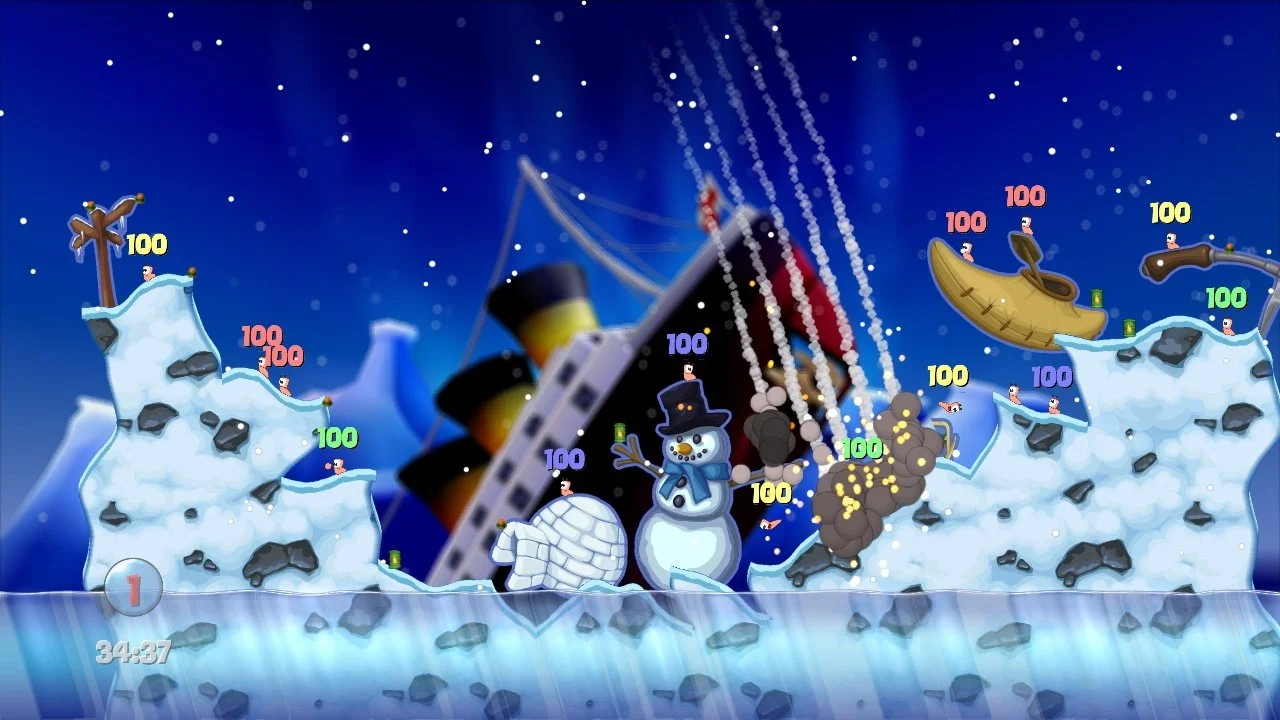1280x720 pixels.
Task: Select the worm resting on the ledge center-right
Action: [1015, 394]
